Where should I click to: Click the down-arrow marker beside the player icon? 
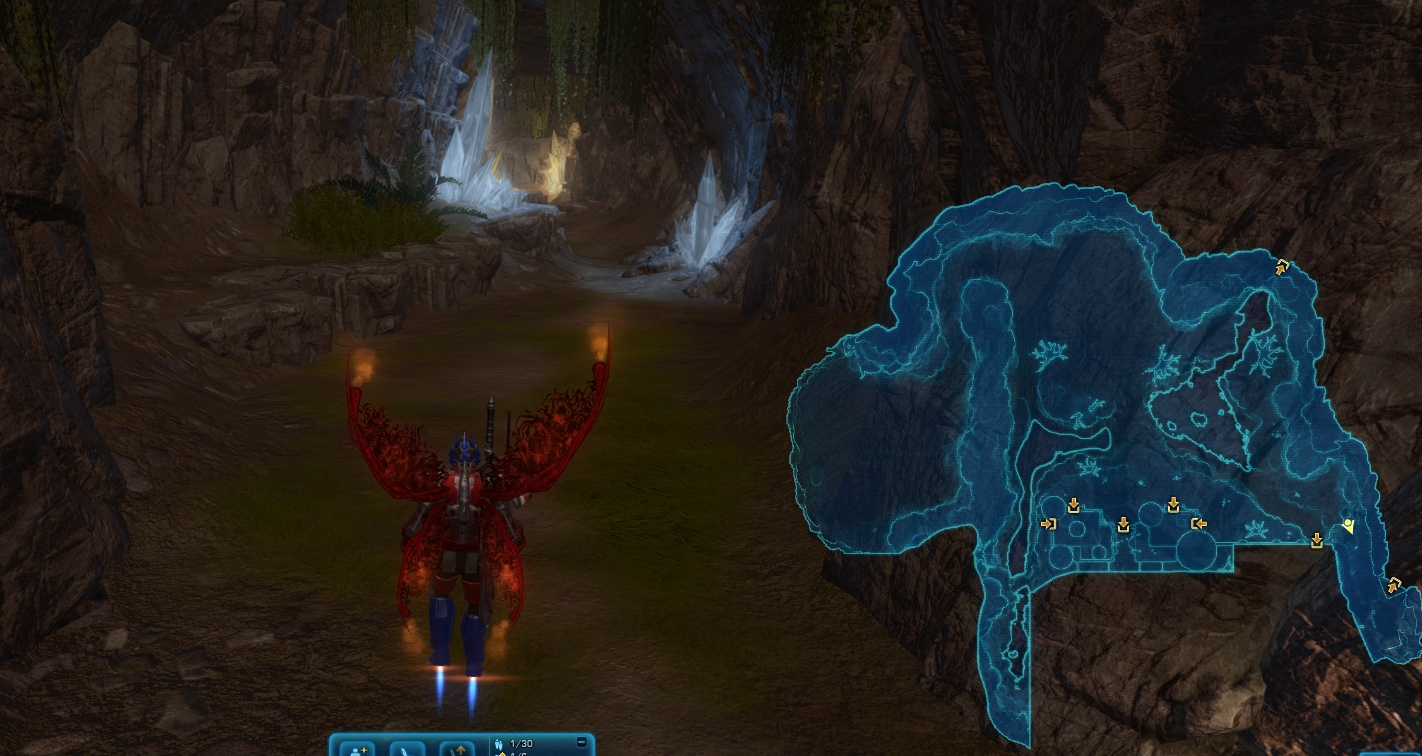(x=1317, y=541)
